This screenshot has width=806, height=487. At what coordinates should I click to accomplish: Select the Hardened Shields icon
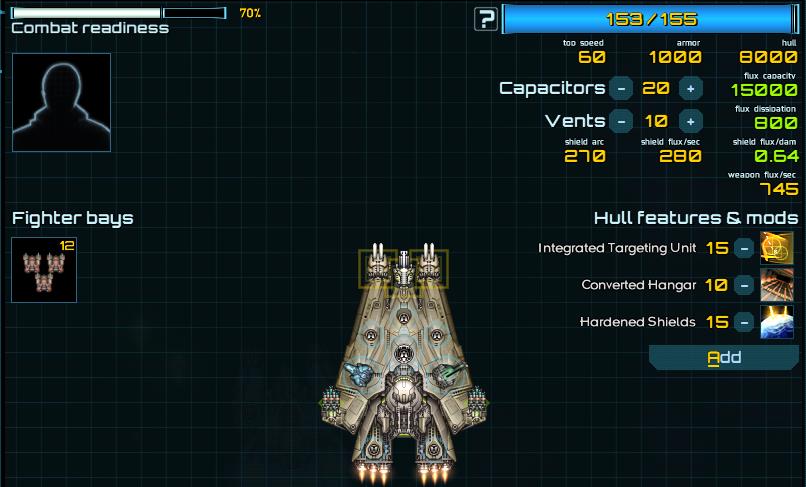(x=777, y=322)
